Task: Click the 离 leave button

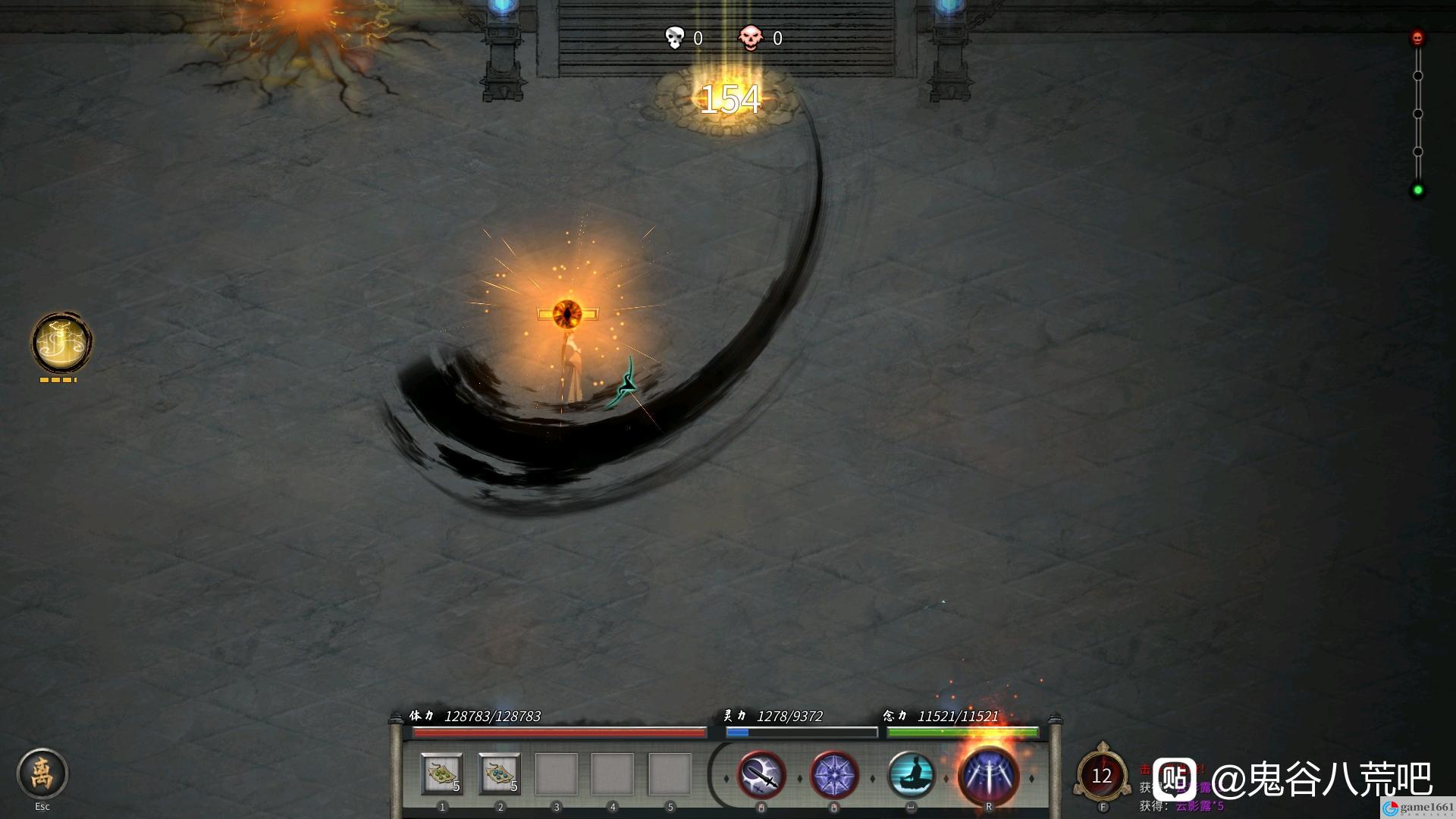Action: [x=42, y=773]
